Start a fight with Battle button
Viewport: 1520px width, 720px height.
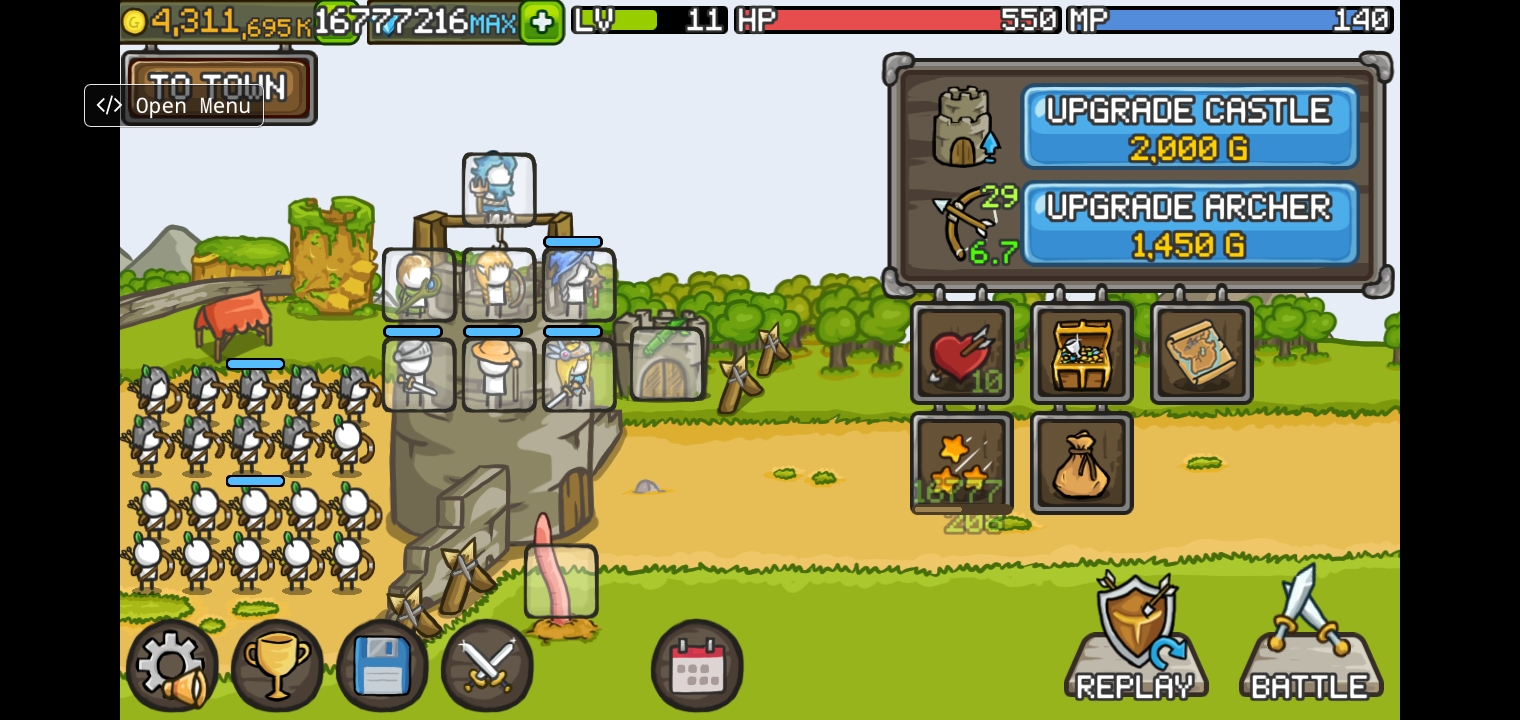pyautogui.click(x=1310, y=640)
